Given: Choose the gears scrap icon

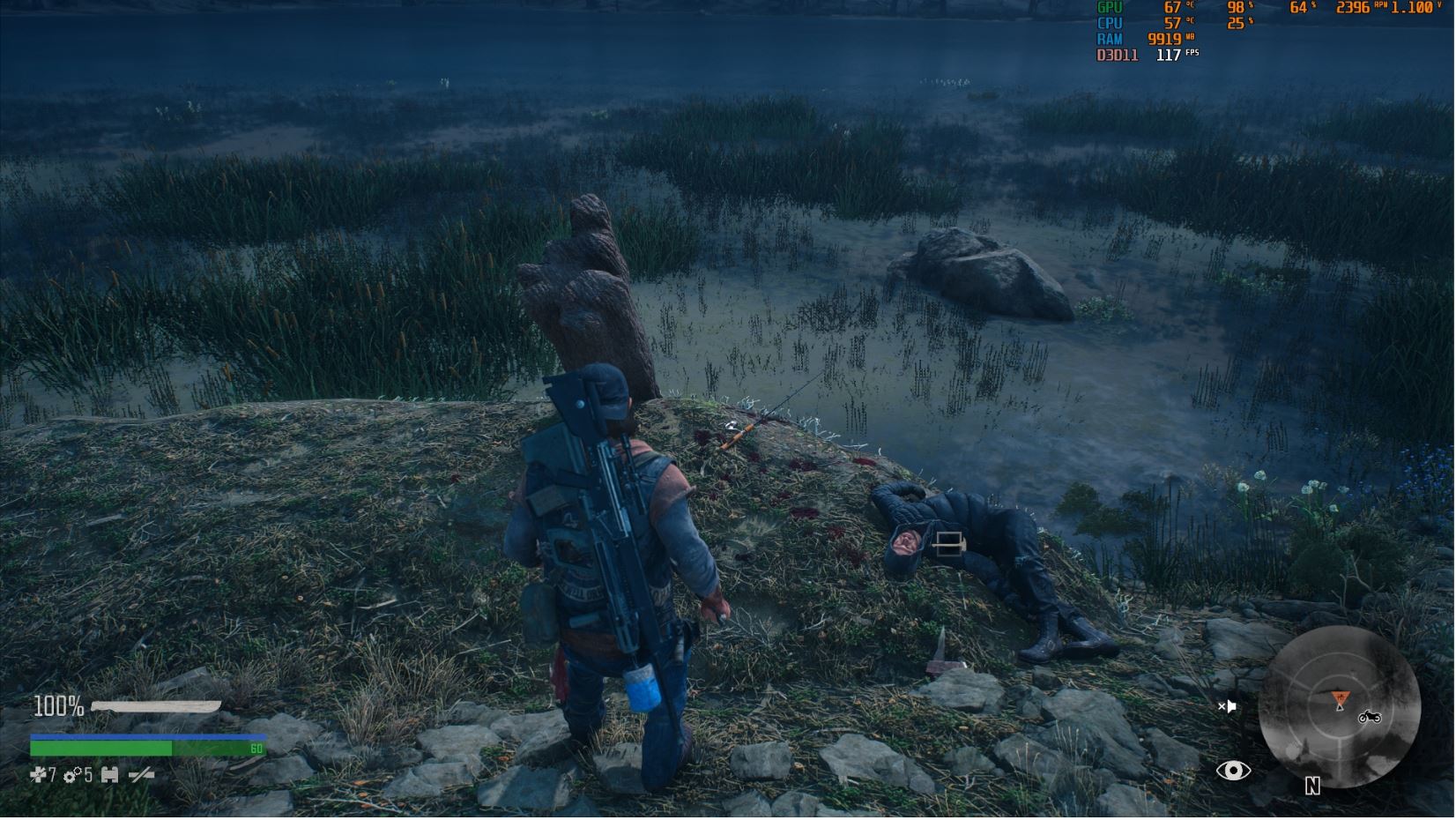Looking at the screenshot, I should click(72, 775).
